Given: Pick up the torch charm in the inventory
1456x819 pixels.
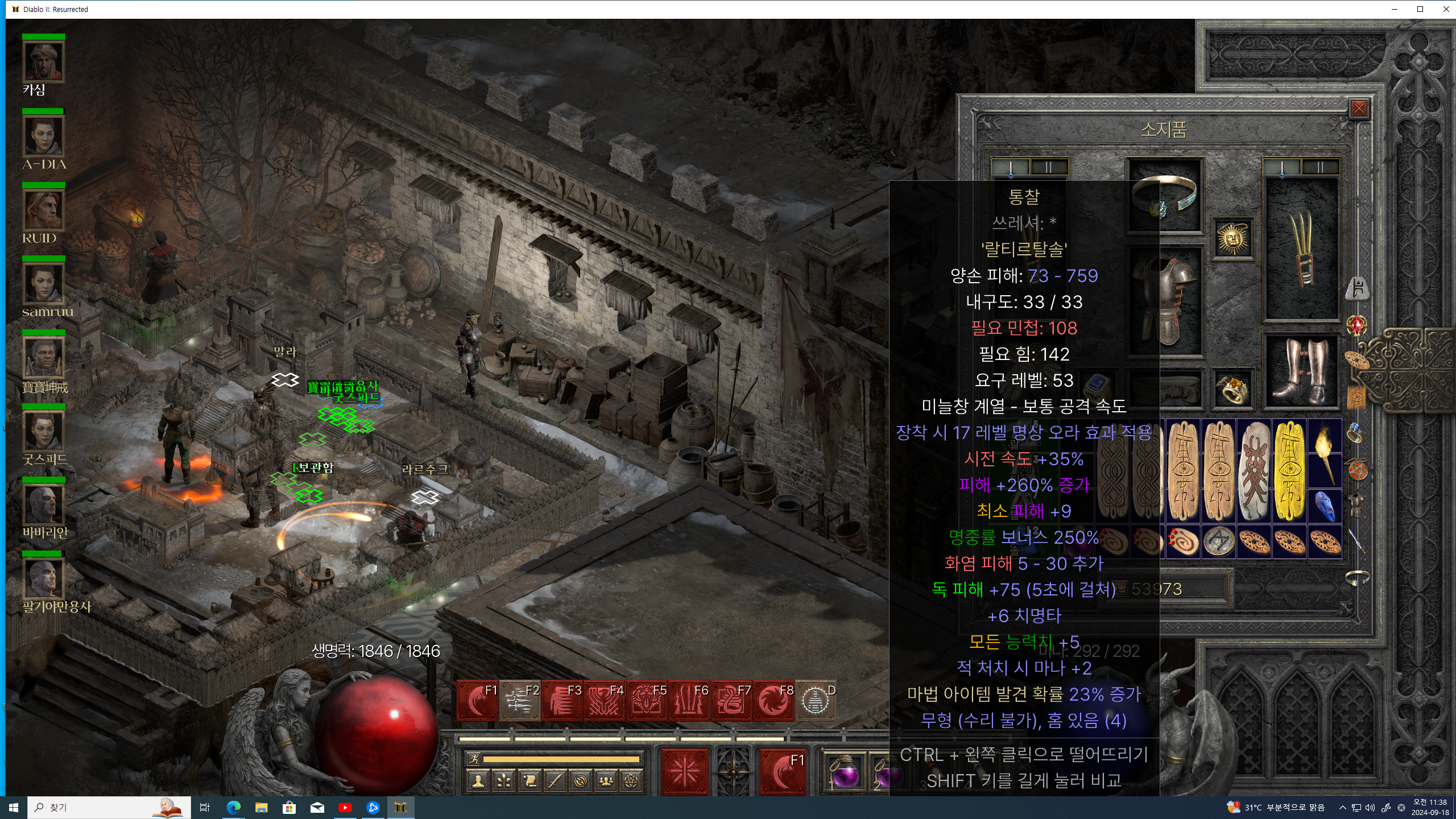Looking at the screenshot, I should (1325, 453).
